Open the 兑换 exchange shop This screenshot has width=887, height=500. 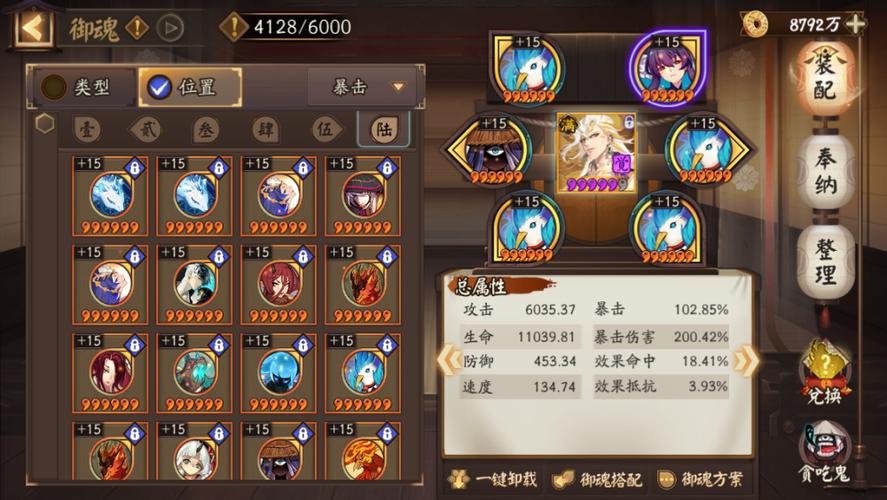[825, 372]
